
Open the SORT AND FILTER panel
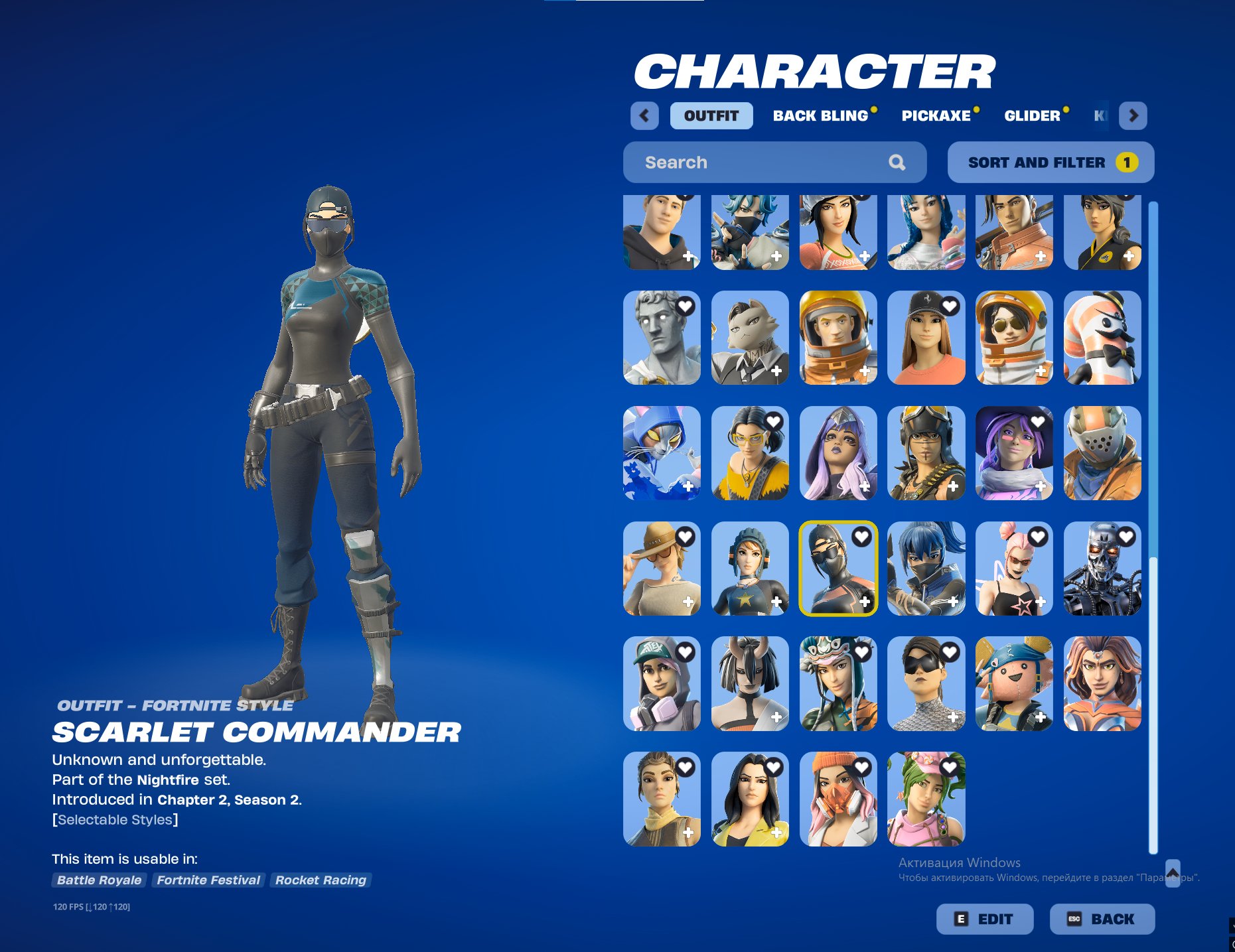click(x=1049, y=161)
